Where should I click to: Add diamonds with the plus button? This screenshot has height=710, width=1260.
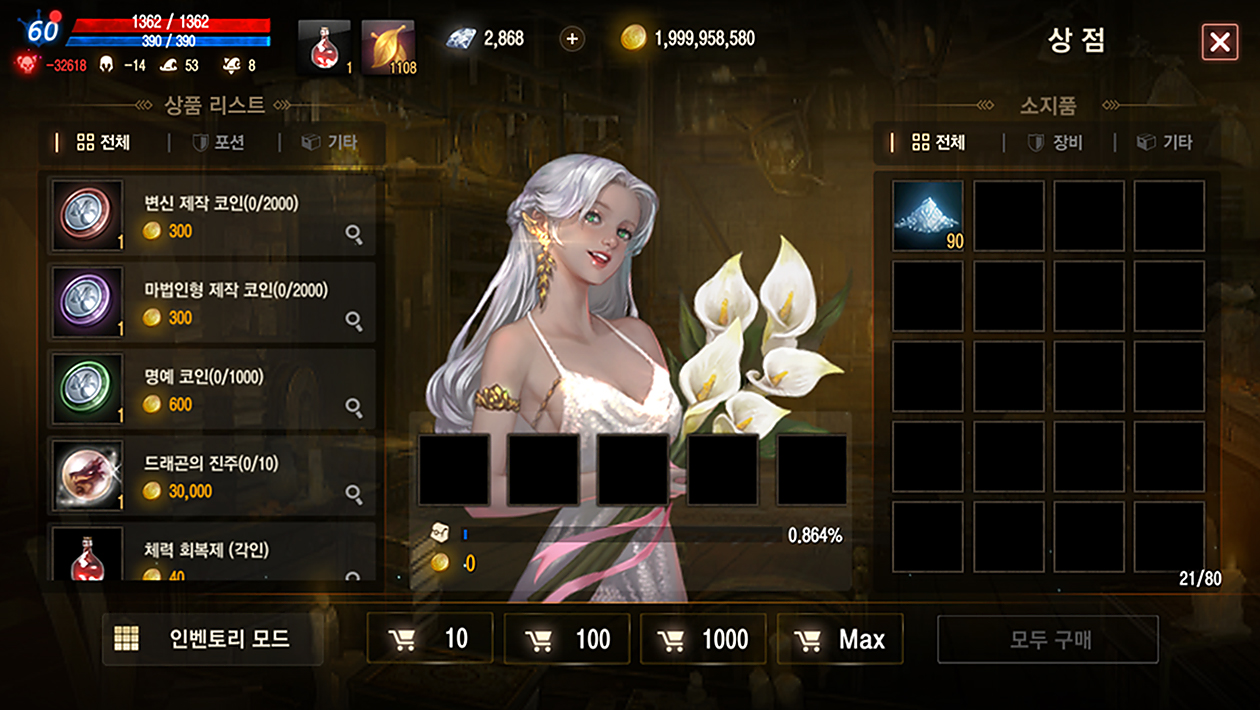(x=572, y=39)
